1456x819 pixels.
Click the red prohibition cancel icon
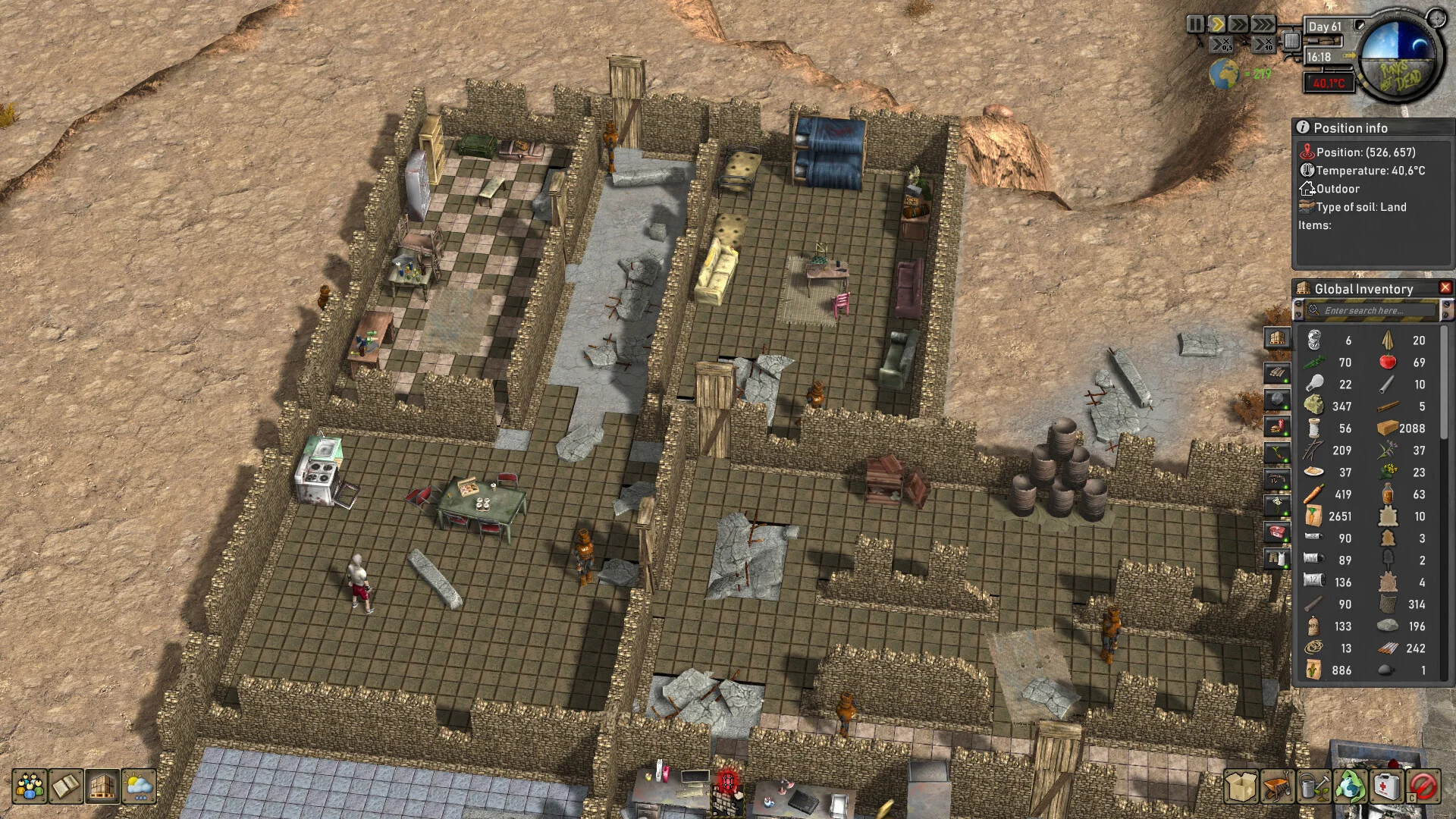1423,786
